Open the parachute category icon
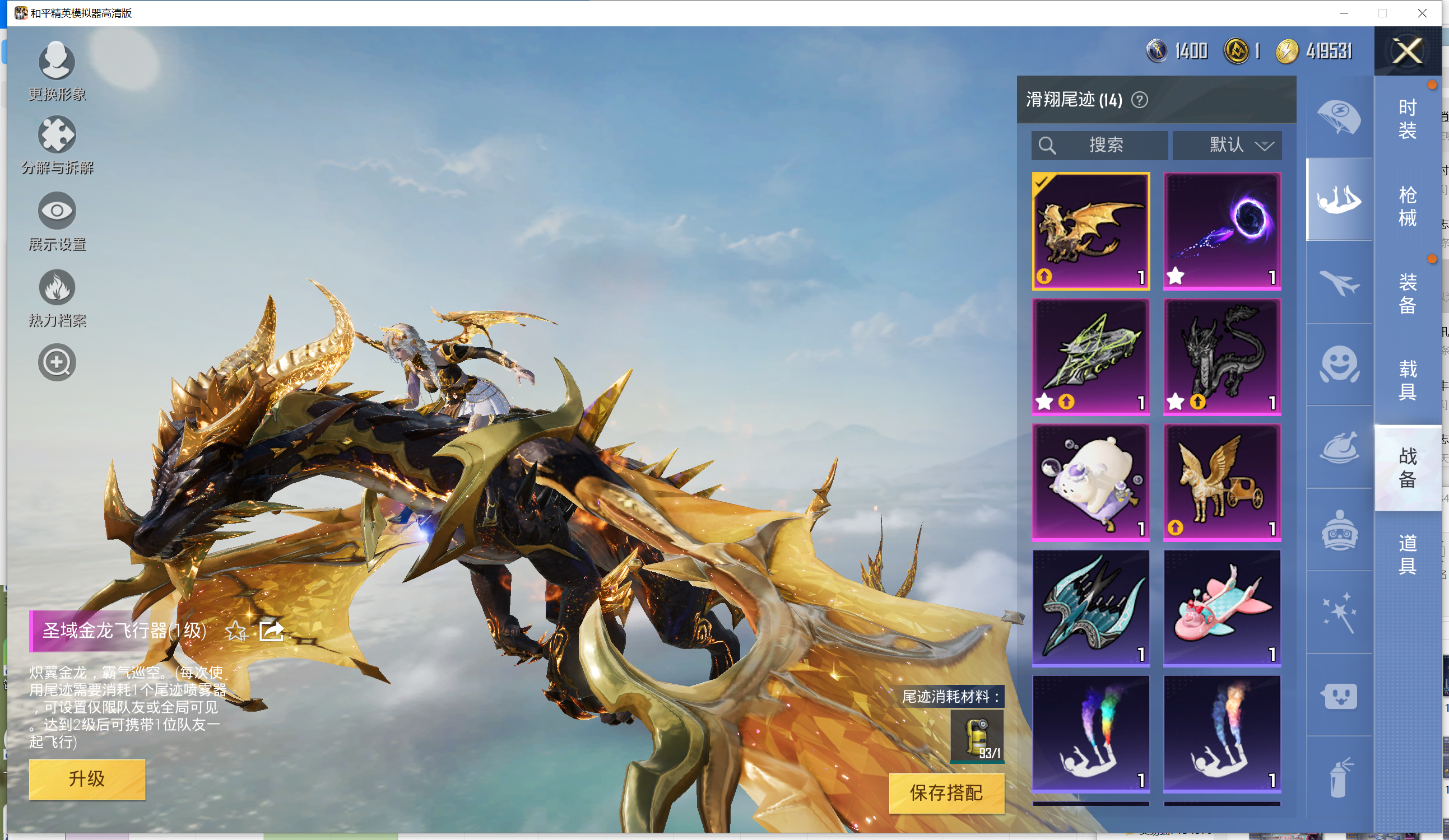Viewport: 1449px width, 840px height. 1339,117
